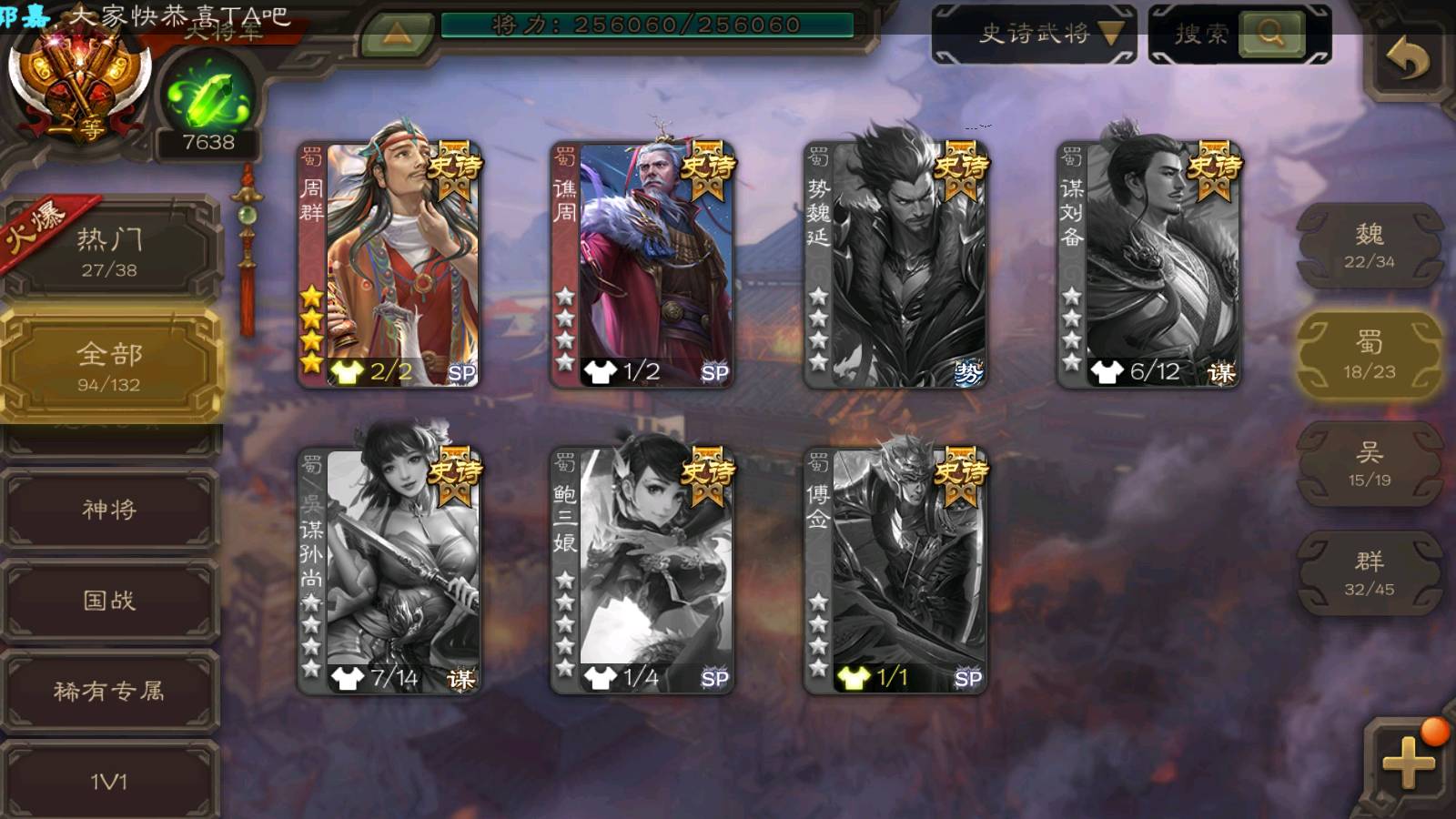1456x819 pixels.
Task: Show the 稀有专属 category
Action: click(x=109, y=692)
